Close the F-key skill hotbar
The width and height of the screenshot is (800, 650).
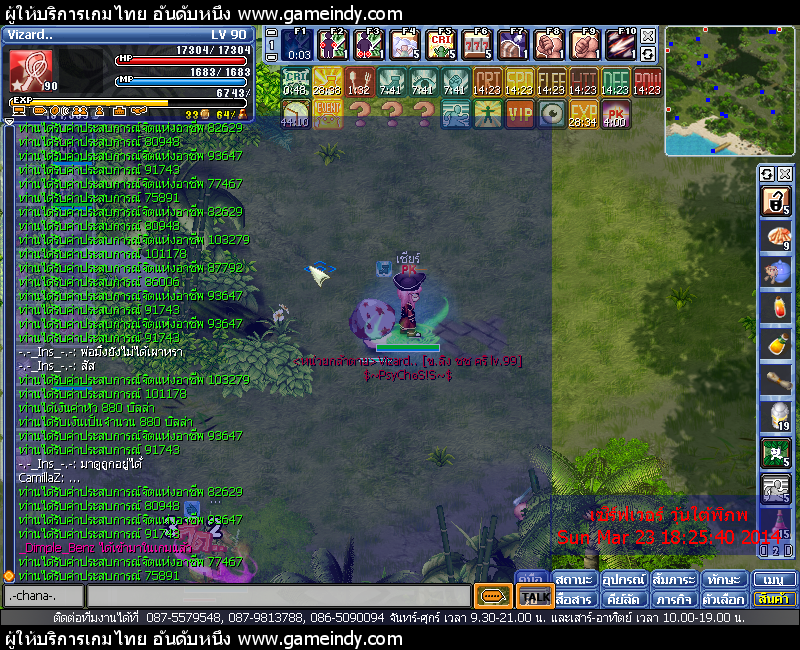coord(648,36)
